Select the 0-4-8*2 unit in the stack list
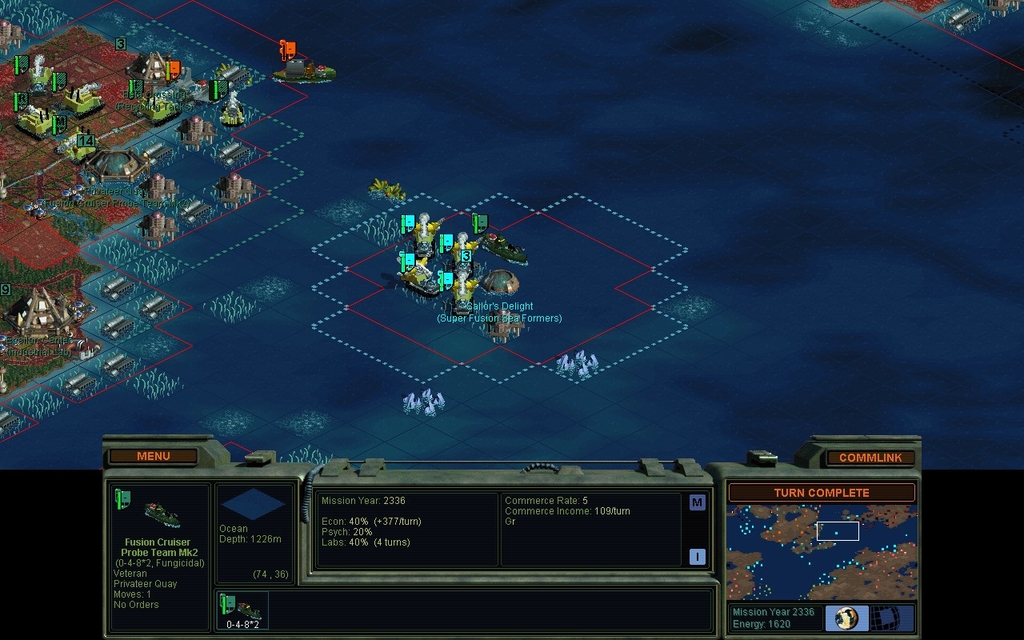Viewport: 1024px width, 640px height. (242, 611)
